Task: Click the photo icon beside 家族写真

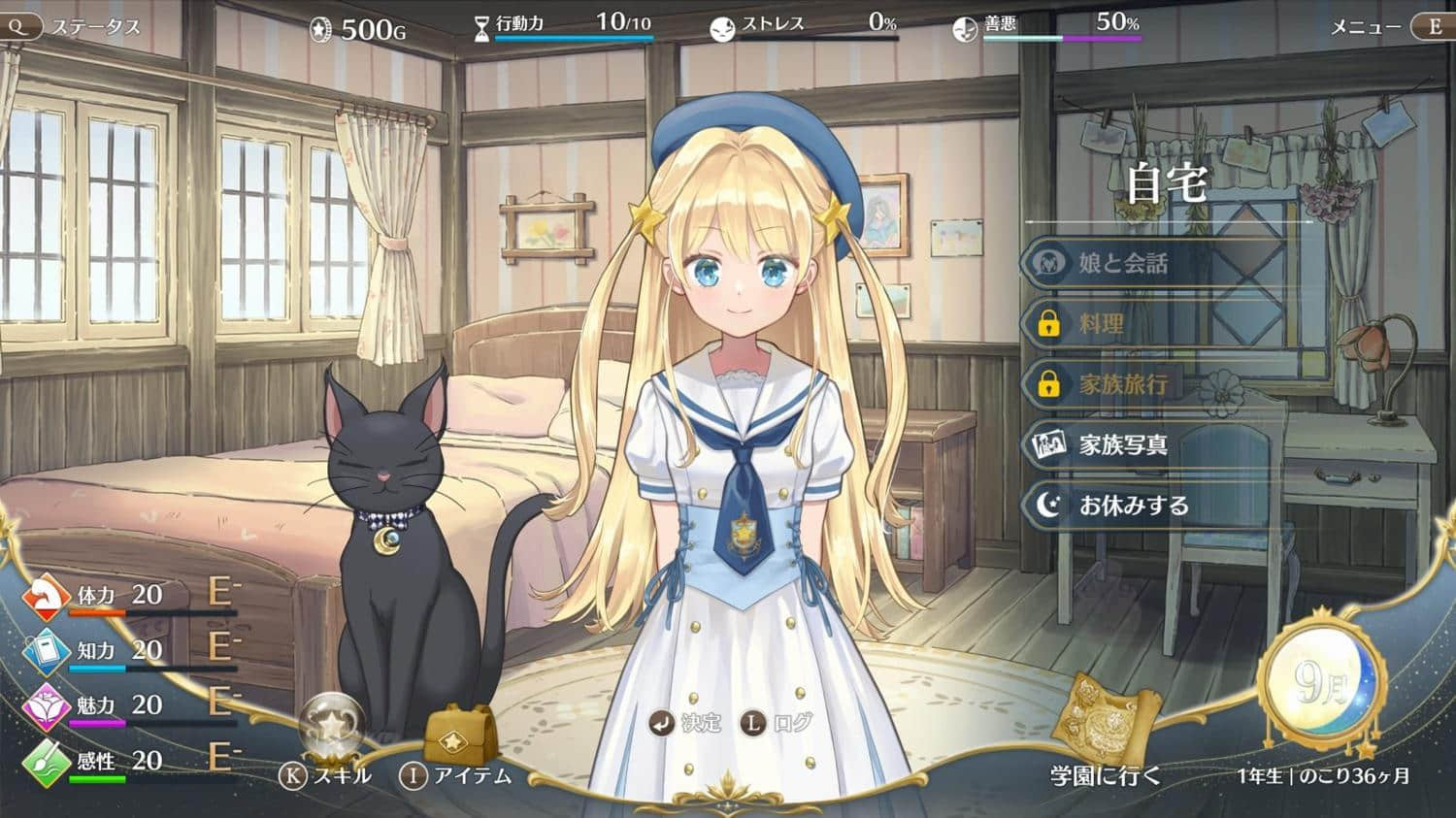Action: [x=1048, y=444]
